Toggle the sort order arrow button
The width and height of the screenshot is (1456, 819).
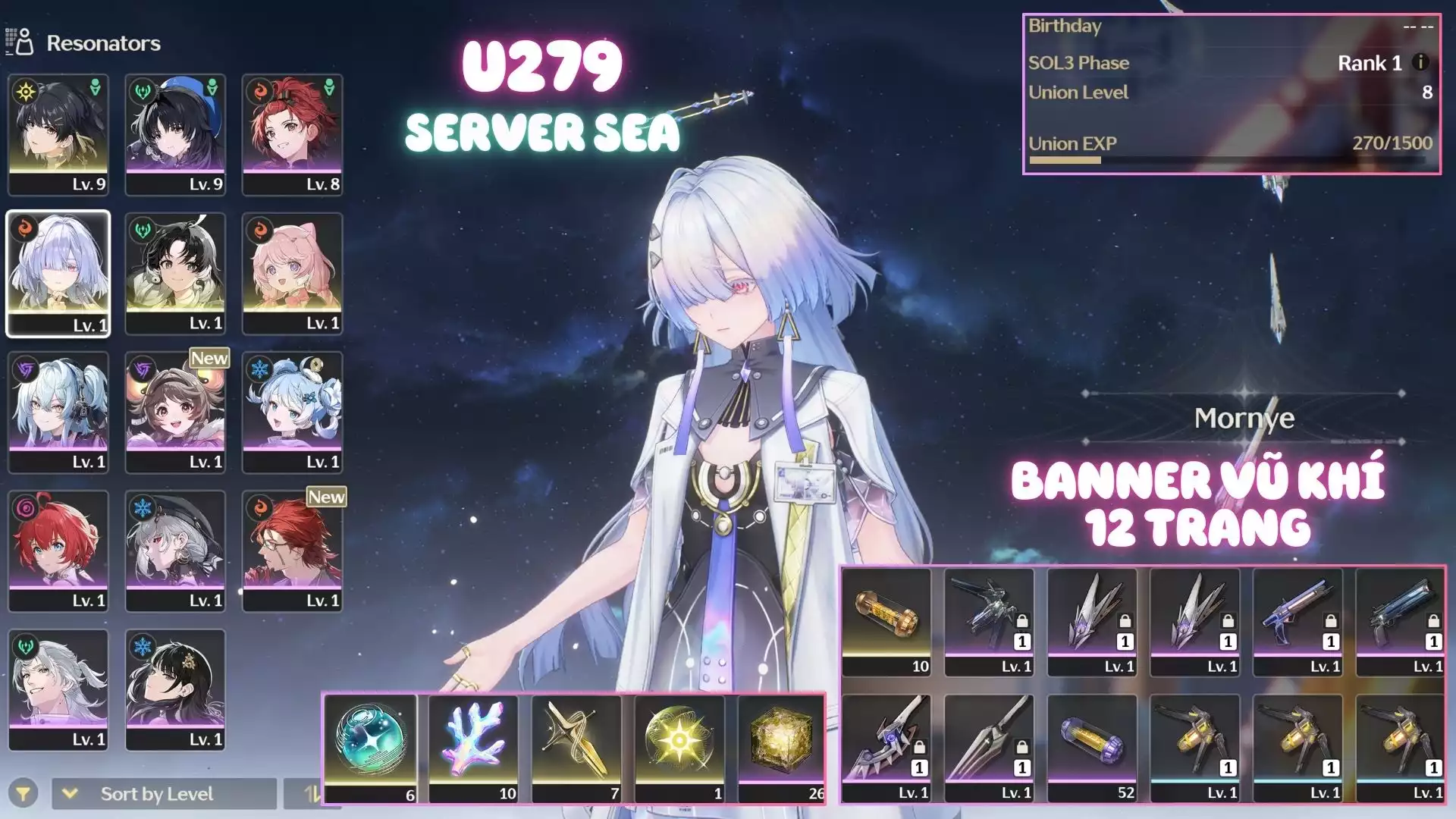[311, 793]
